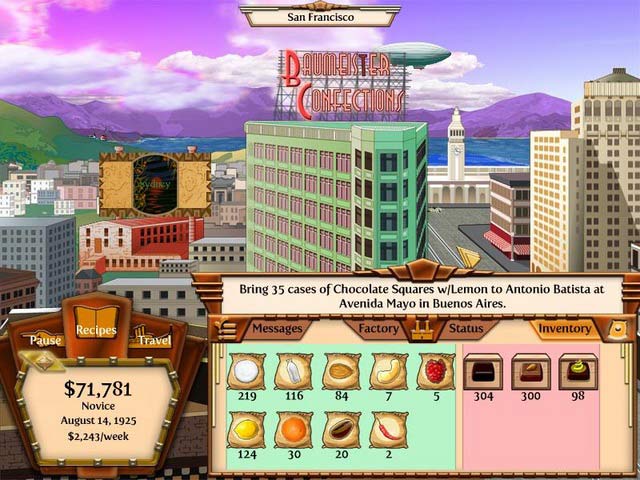Click the almond ingredient sack
Viewport: 640px width, 480px height.
[341, 372]
